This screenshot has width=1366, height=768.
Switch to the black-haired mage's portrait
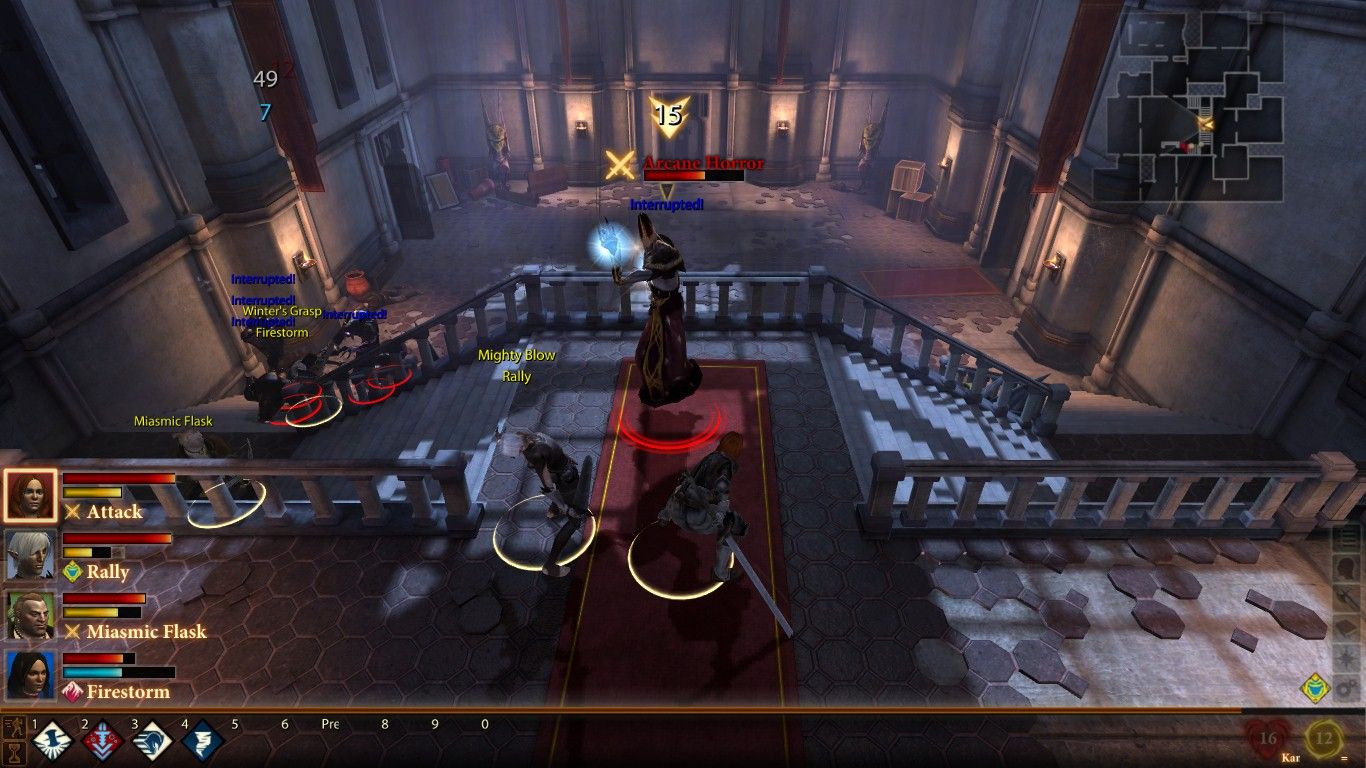(x=30, y=676)
